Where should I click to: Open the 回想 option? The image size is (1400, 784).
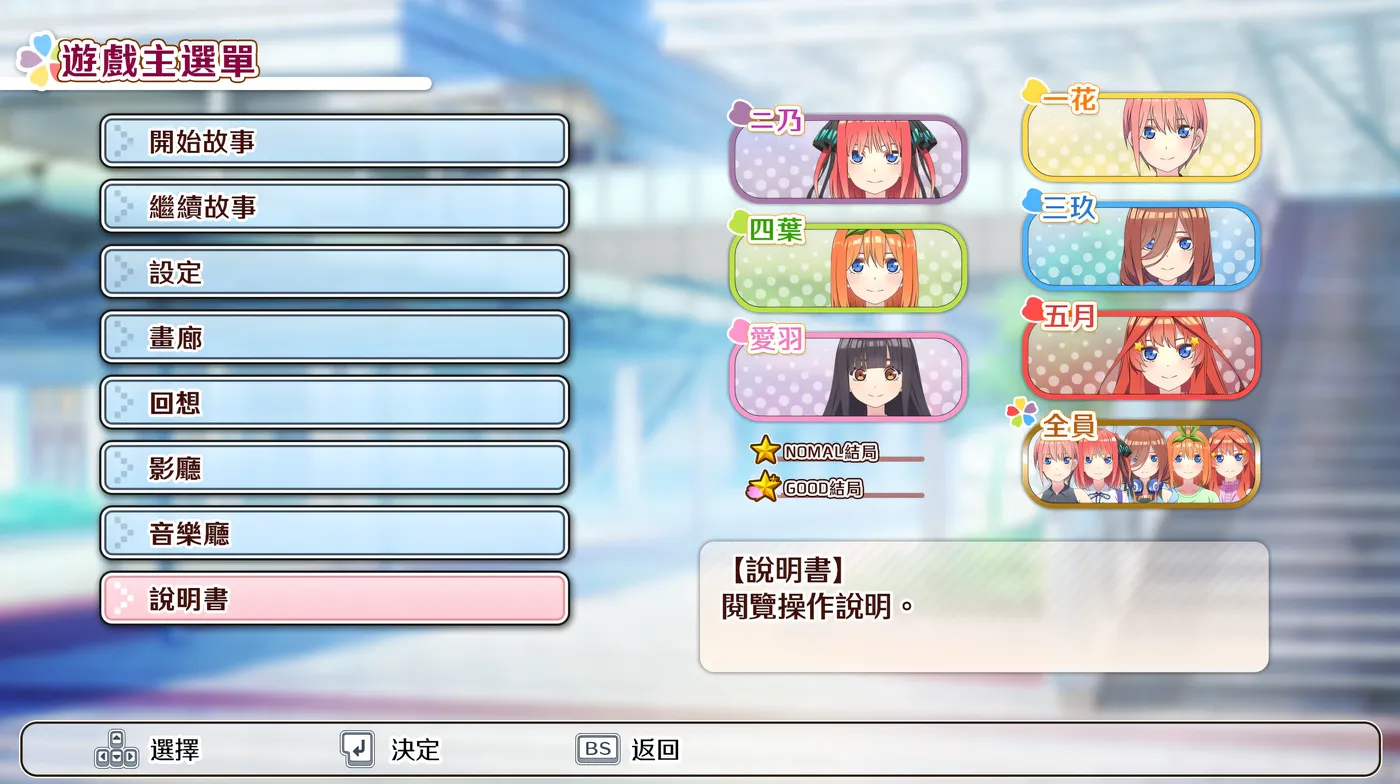pyautogui.click(x=333, y=402)
